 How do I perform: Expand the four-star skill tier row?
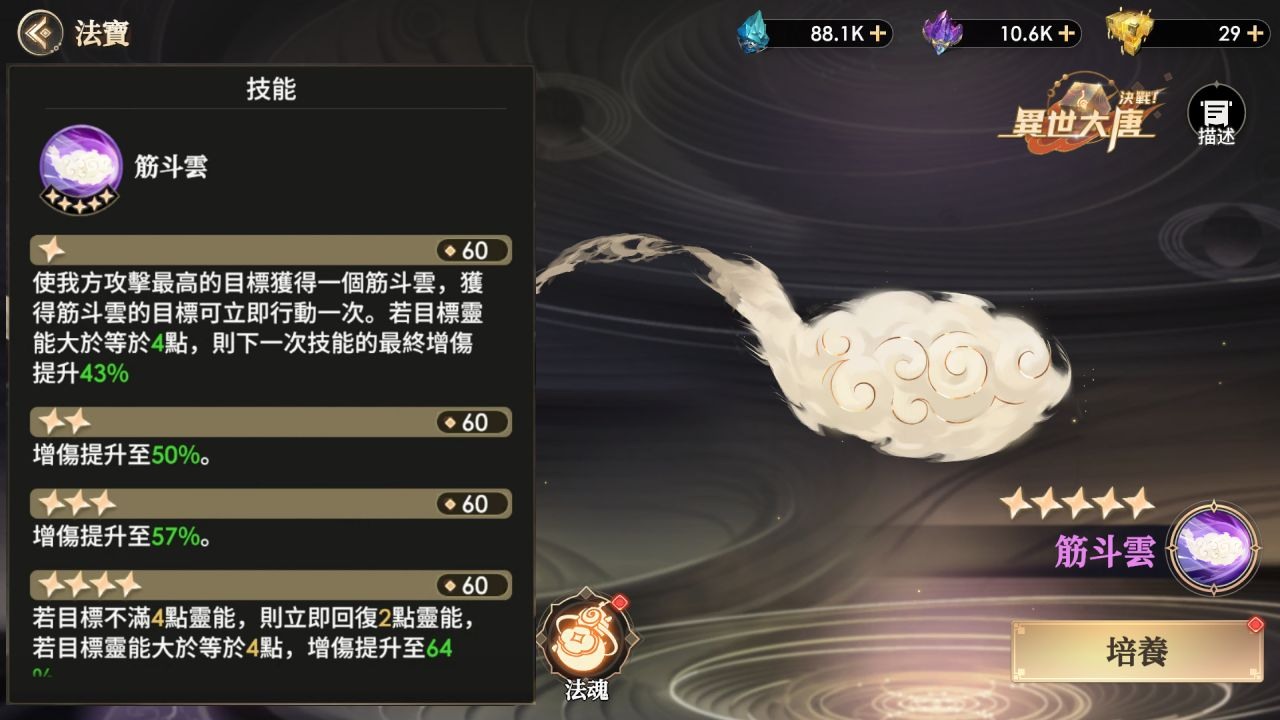270,585
